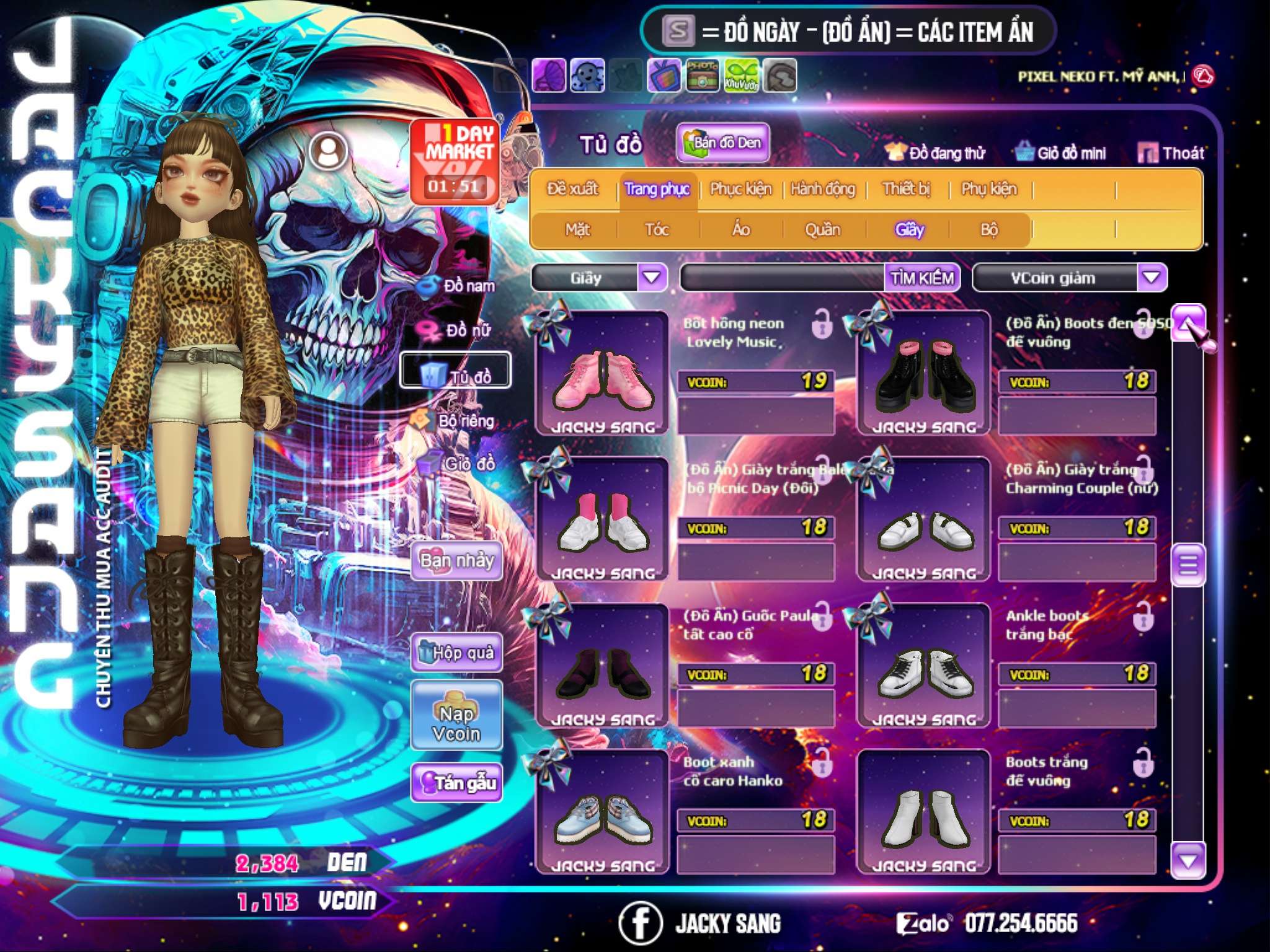Click the TÌM KIẾM search button

(x=922, y=278)
